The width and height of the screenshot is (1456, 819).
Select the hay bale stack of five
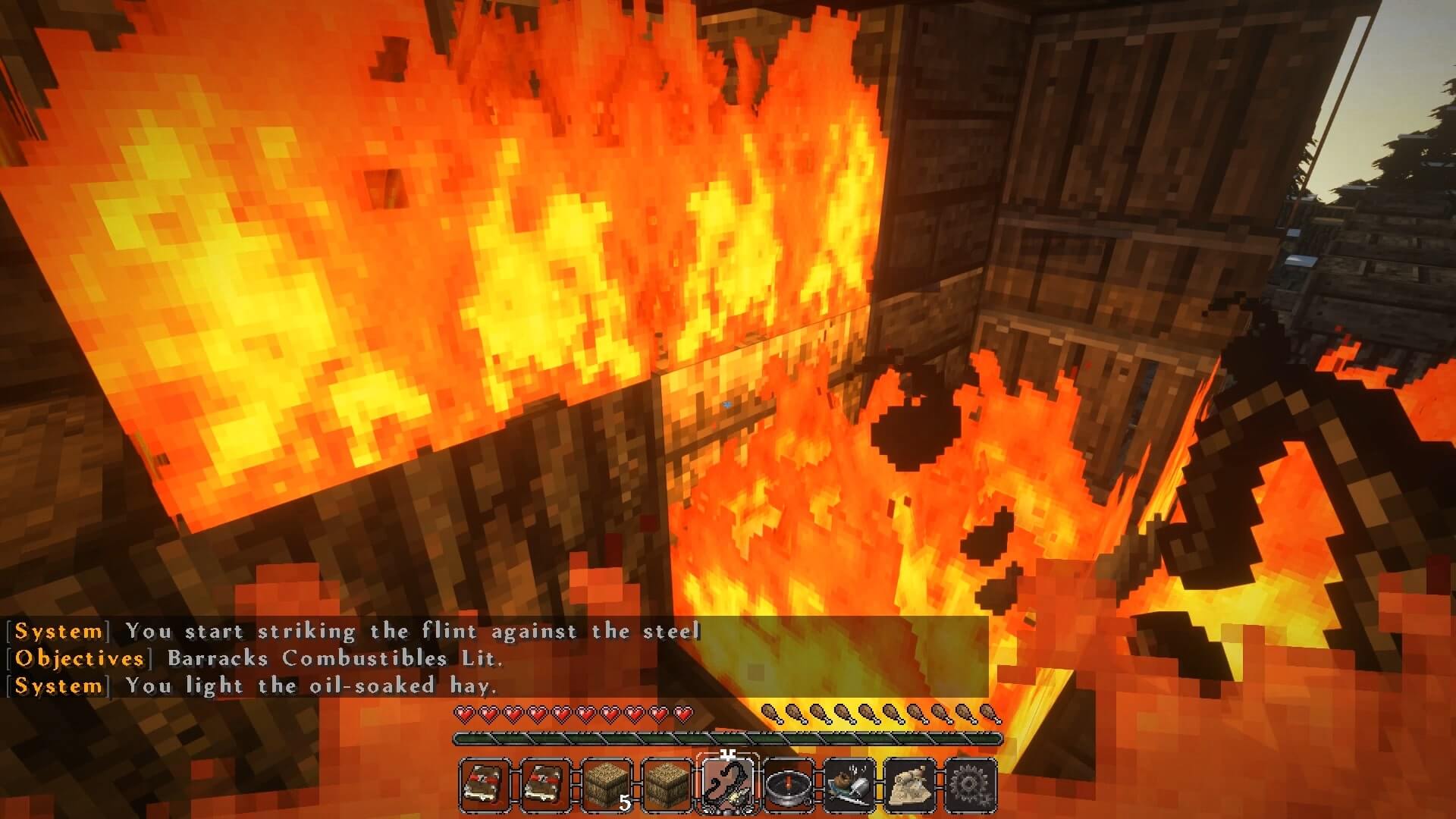pyautogui.click(x=607, y=785)
